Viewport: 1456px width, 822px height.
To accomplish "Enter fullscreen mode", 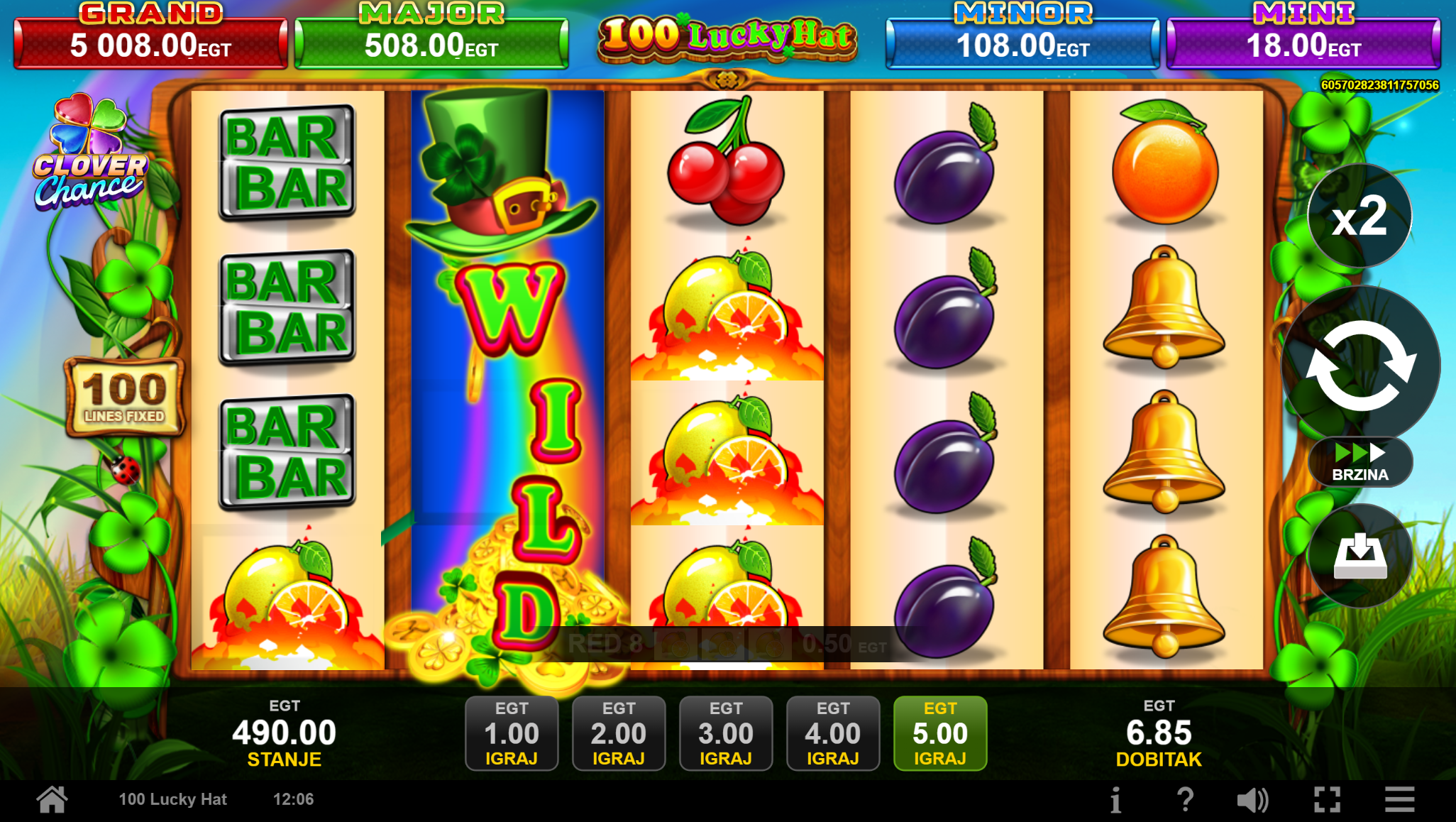I will (1327, 800).
